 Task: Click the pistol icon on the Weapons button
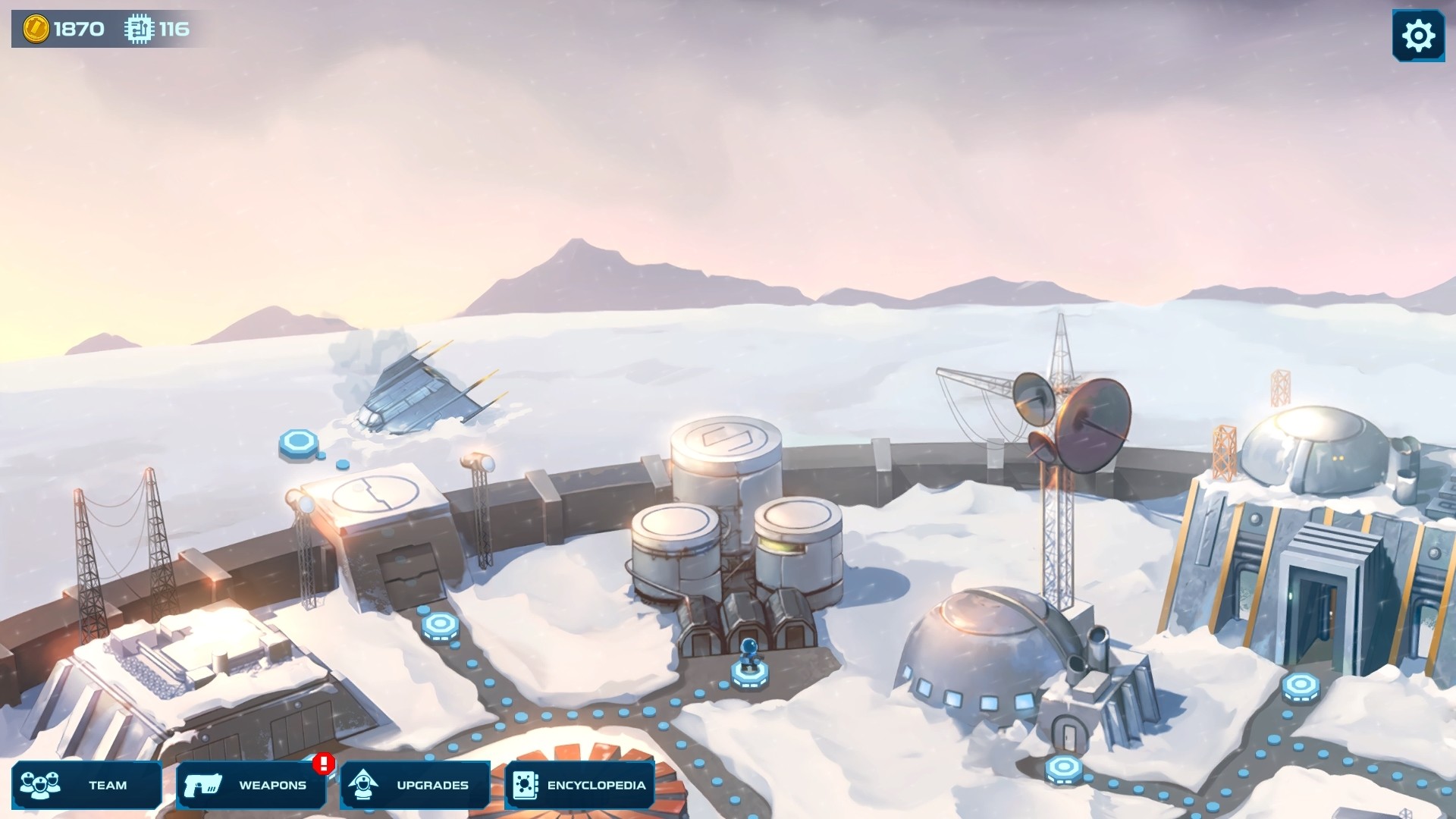(205, 785)
